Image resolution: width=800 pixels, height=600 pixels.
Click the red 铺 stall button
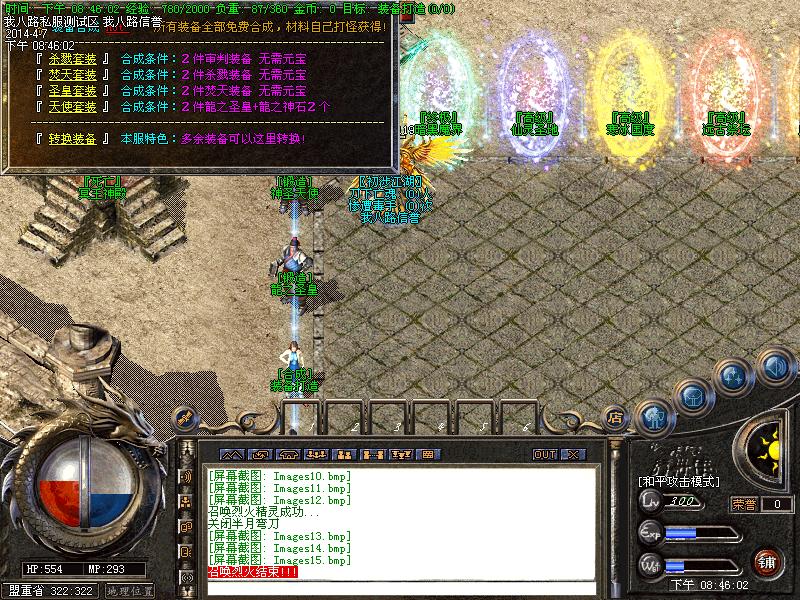[768, 562]
